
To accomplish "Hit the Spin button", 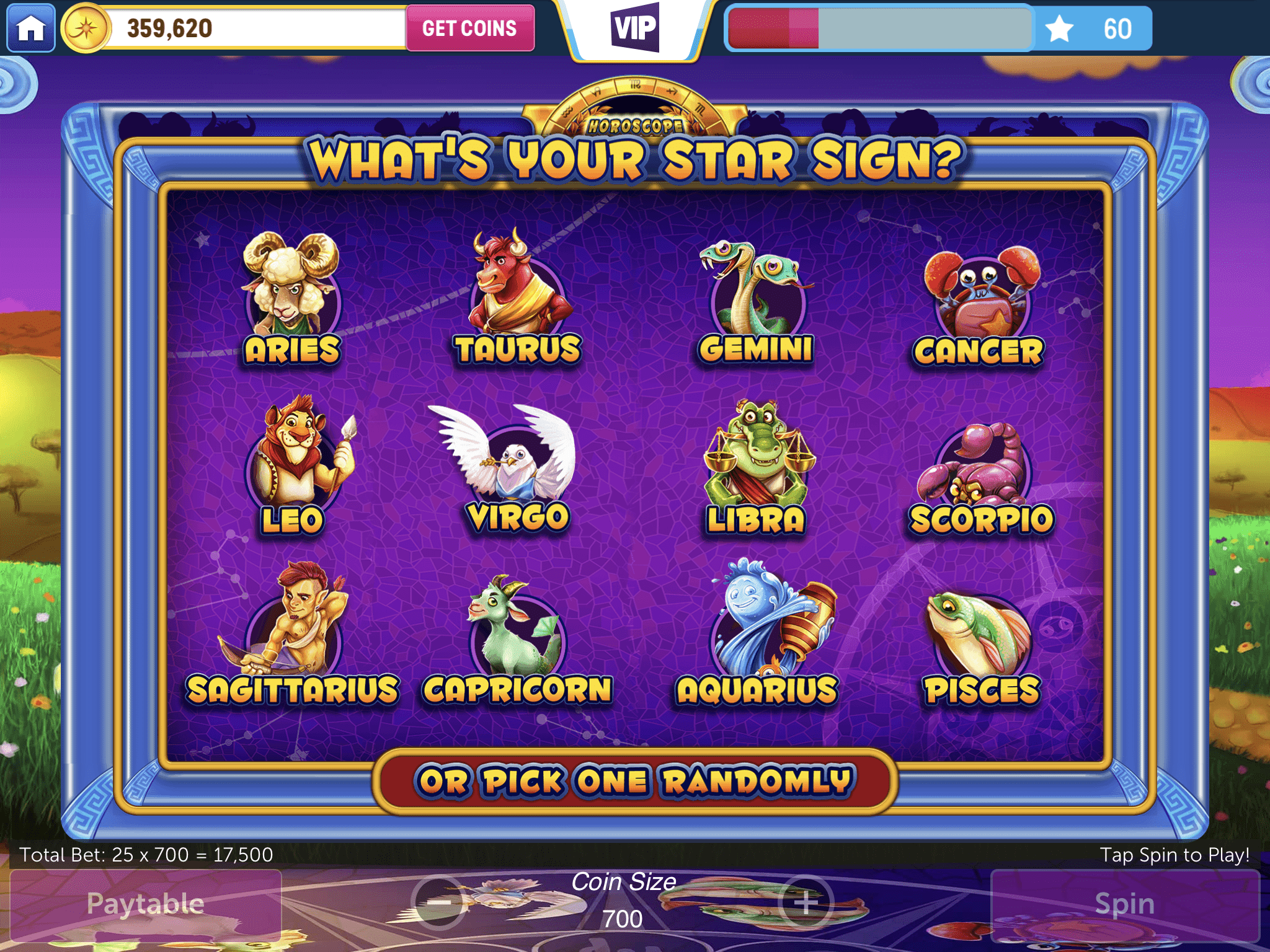I will (x=1124, y=904).
